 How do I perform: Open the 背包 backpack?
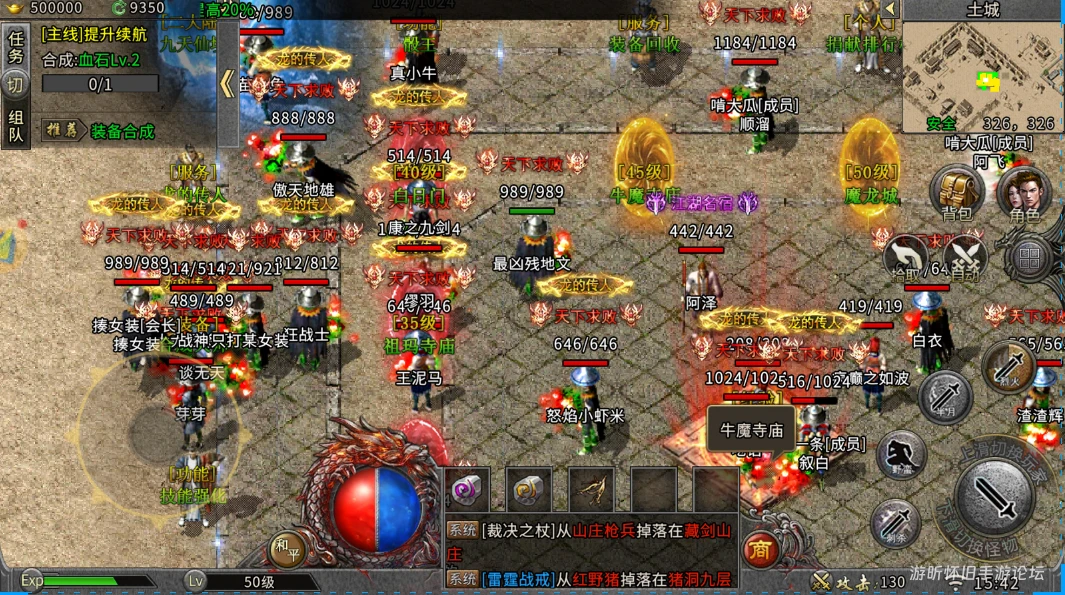[x=956, y=193]
